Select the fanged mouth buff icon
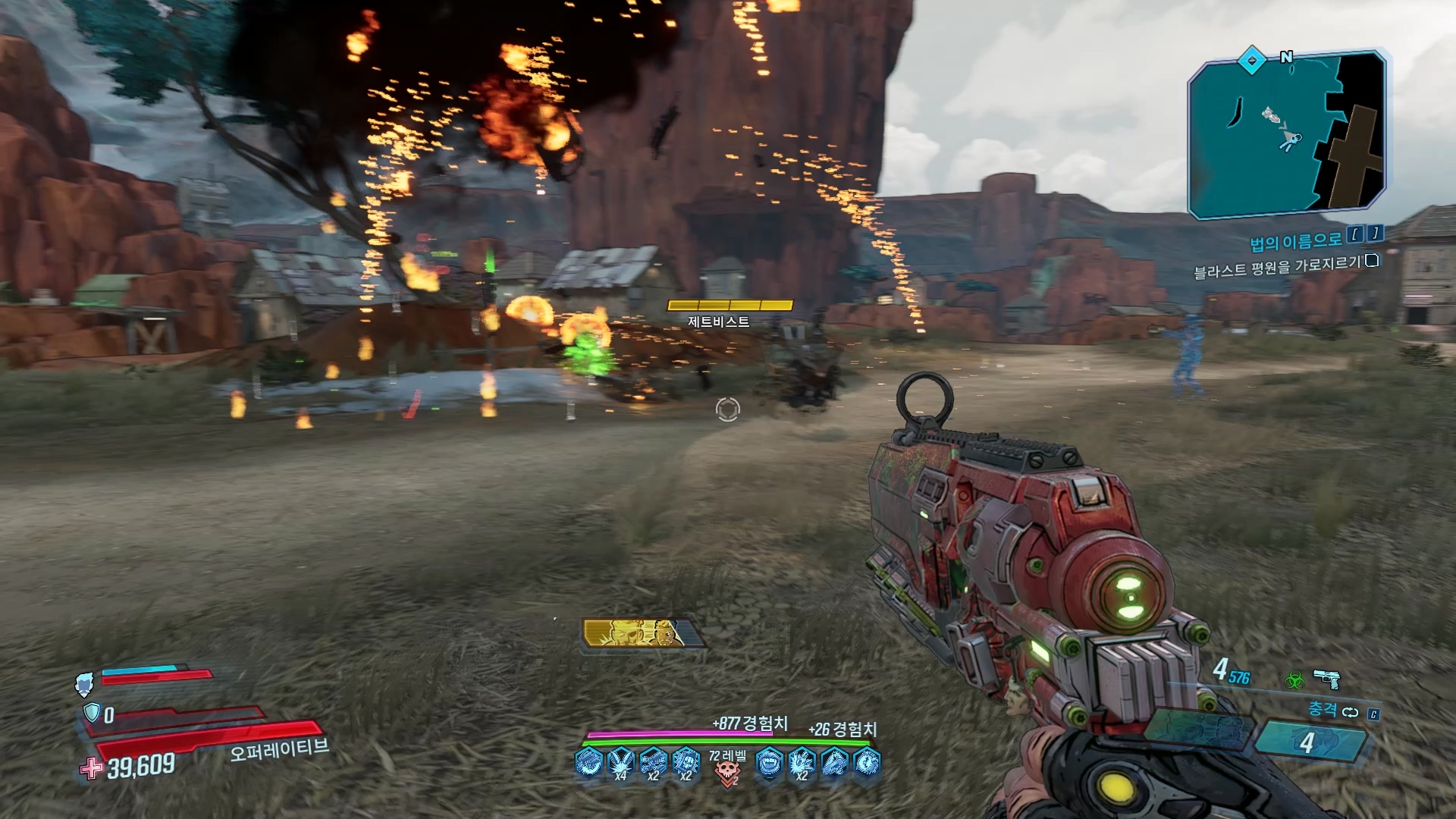The image size is (1456, 819). coord(769,762)
